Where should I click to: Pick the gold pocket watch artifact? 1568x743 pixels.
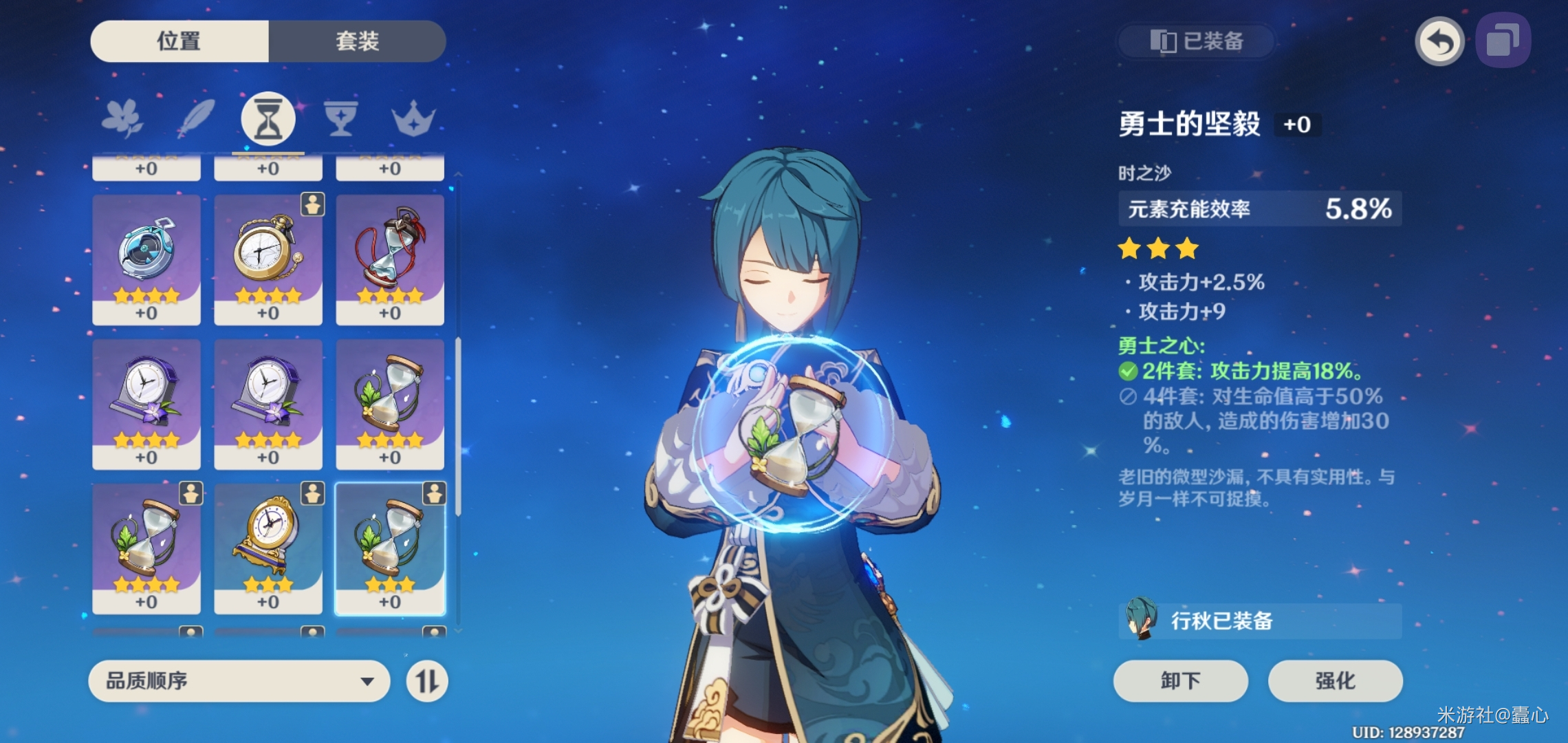(268, 259)
